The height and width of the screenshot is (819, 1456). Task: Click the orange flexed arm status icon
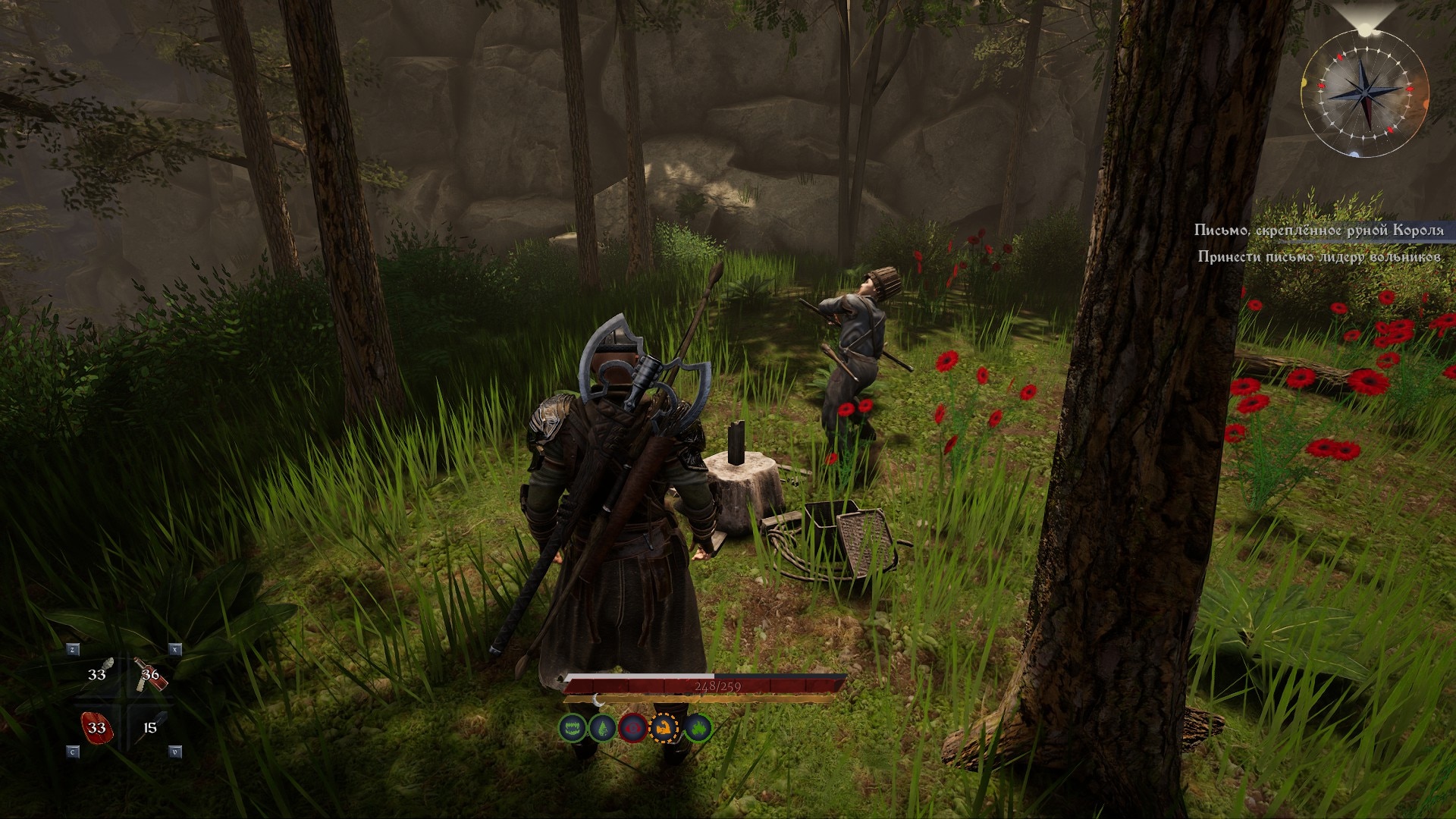coord(665,729)
